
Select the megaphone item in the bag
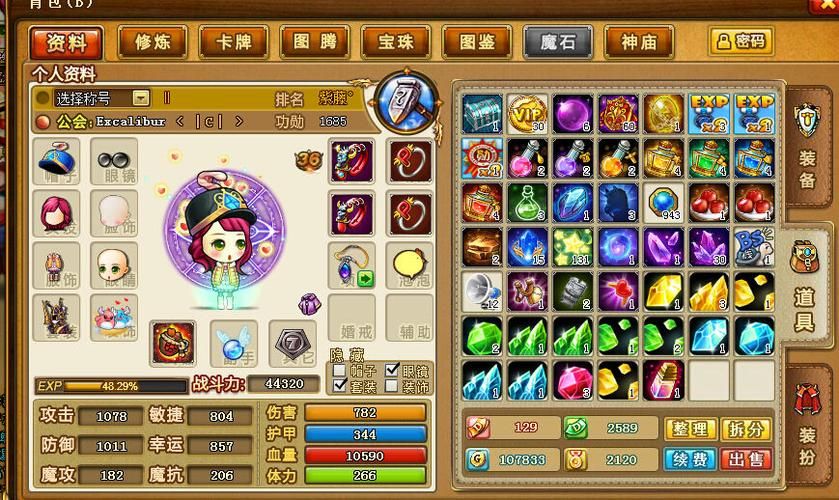481,291
